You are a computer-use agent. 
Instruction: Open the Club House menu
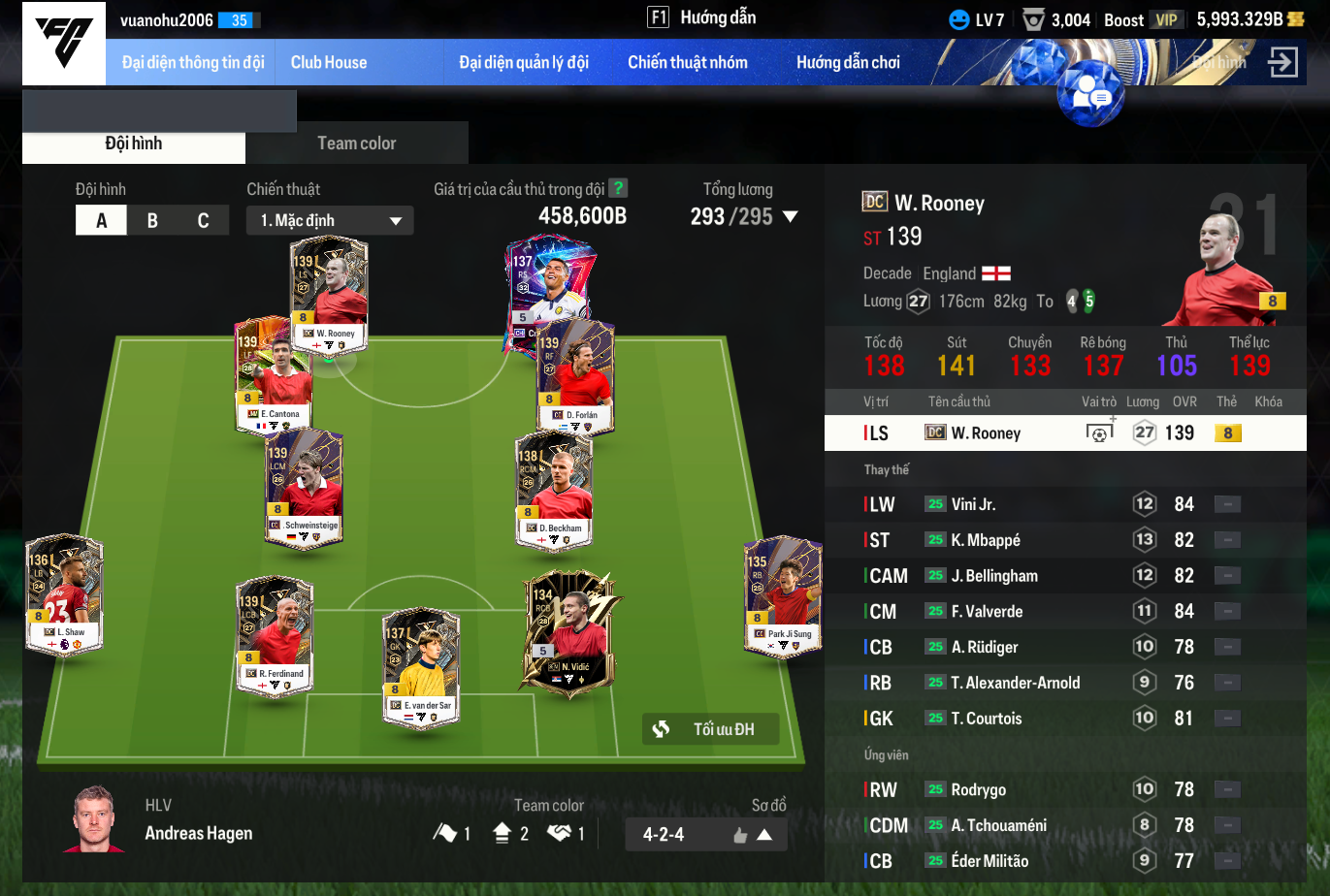click(x=329, y=62)
